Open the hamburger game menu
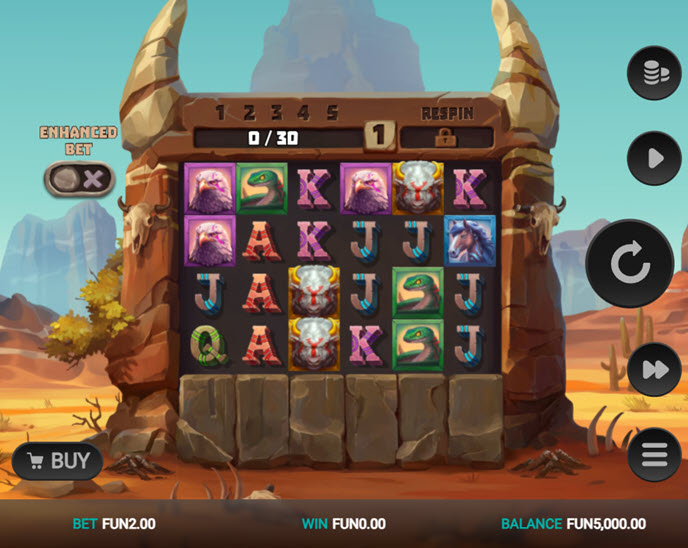This screenshot has height=548, width=688. (x=653, y=455)
